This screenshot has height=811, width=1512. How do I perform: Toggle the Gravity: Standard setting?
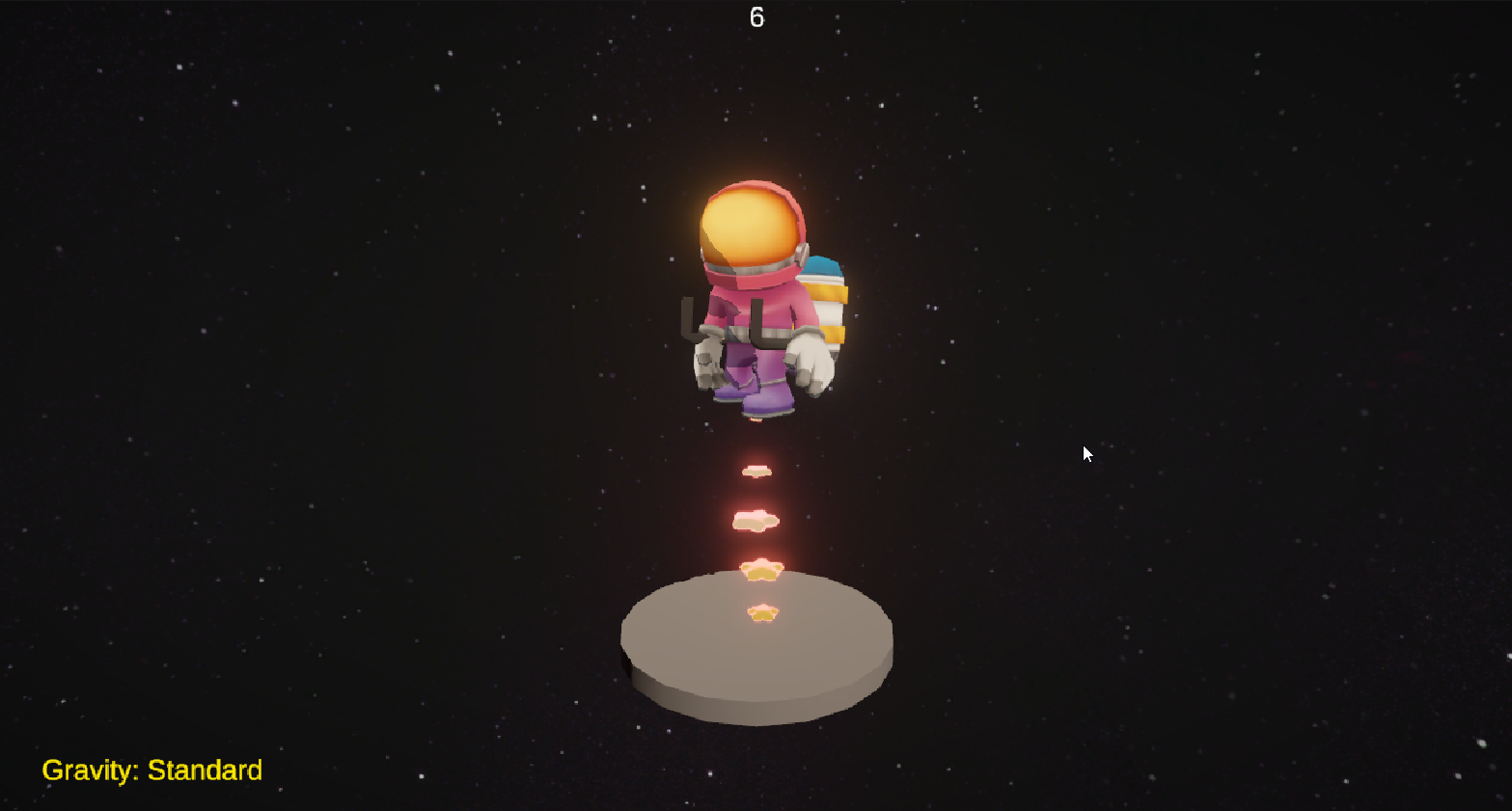(x=152, y=770)
